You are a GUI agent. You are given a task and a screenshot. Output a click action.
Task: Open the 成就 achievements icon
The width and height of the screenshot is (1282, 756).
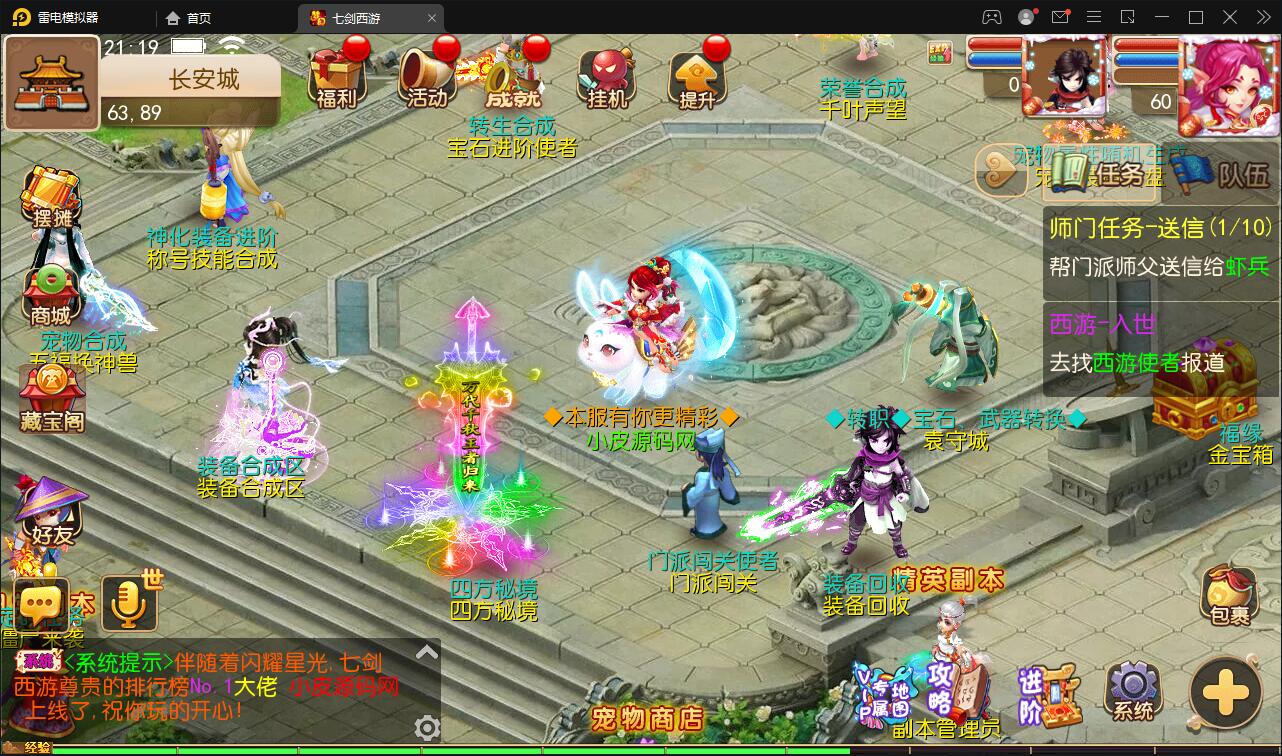tap(513, 76)
